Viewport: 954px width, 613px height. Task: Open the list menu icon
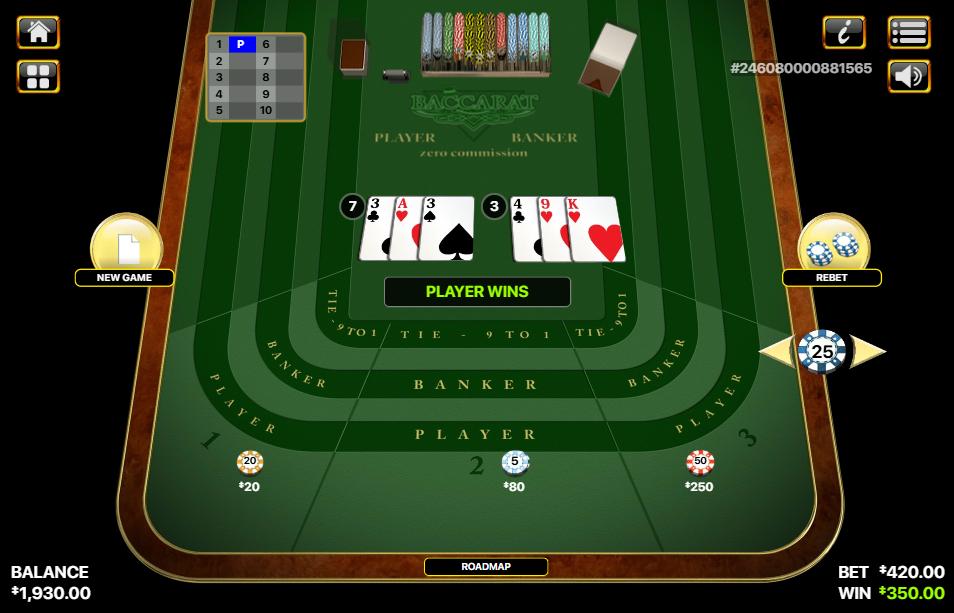908,32
